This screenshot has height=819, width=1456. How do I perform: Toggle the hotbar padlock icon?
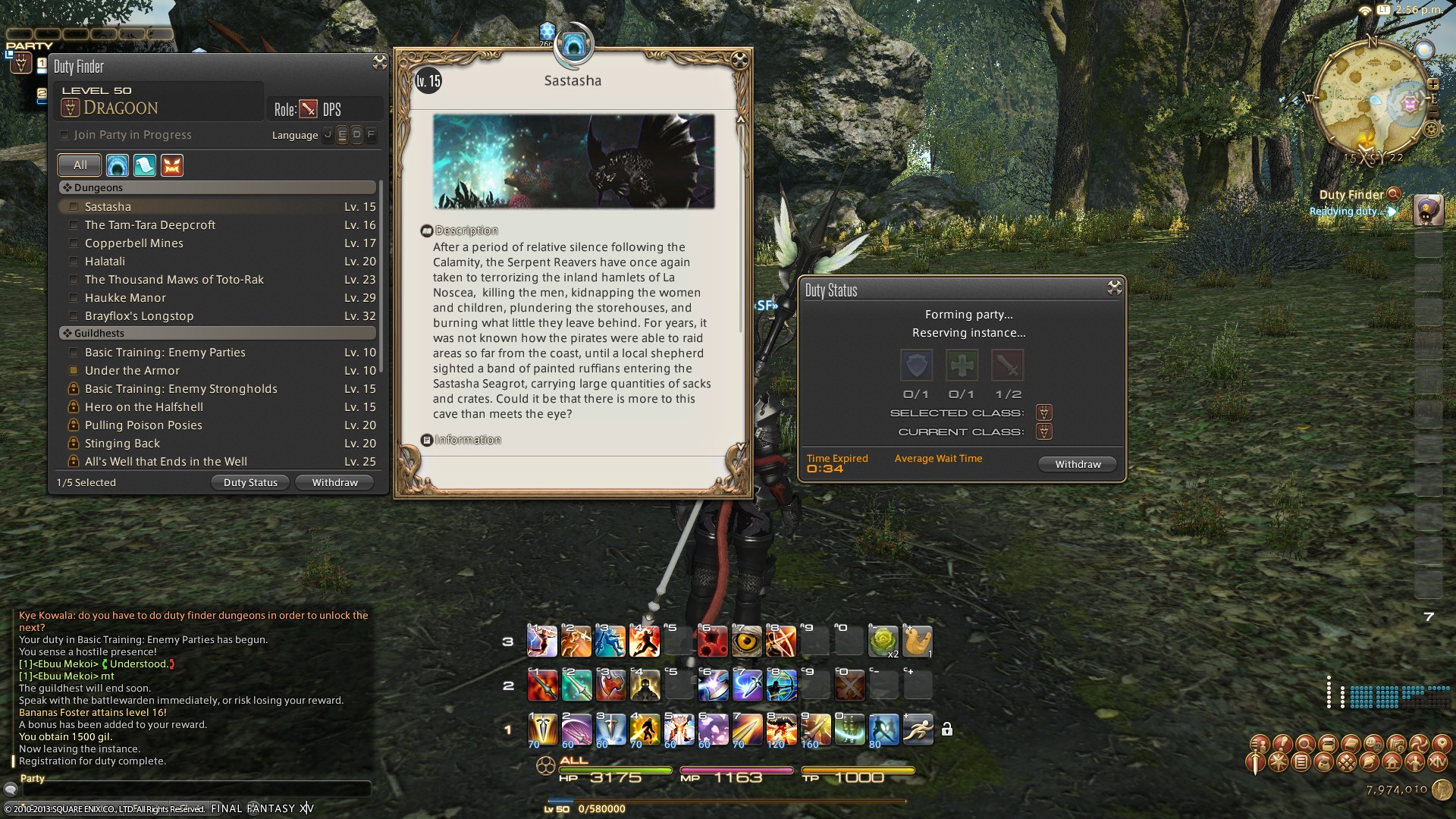click(946, 730)
